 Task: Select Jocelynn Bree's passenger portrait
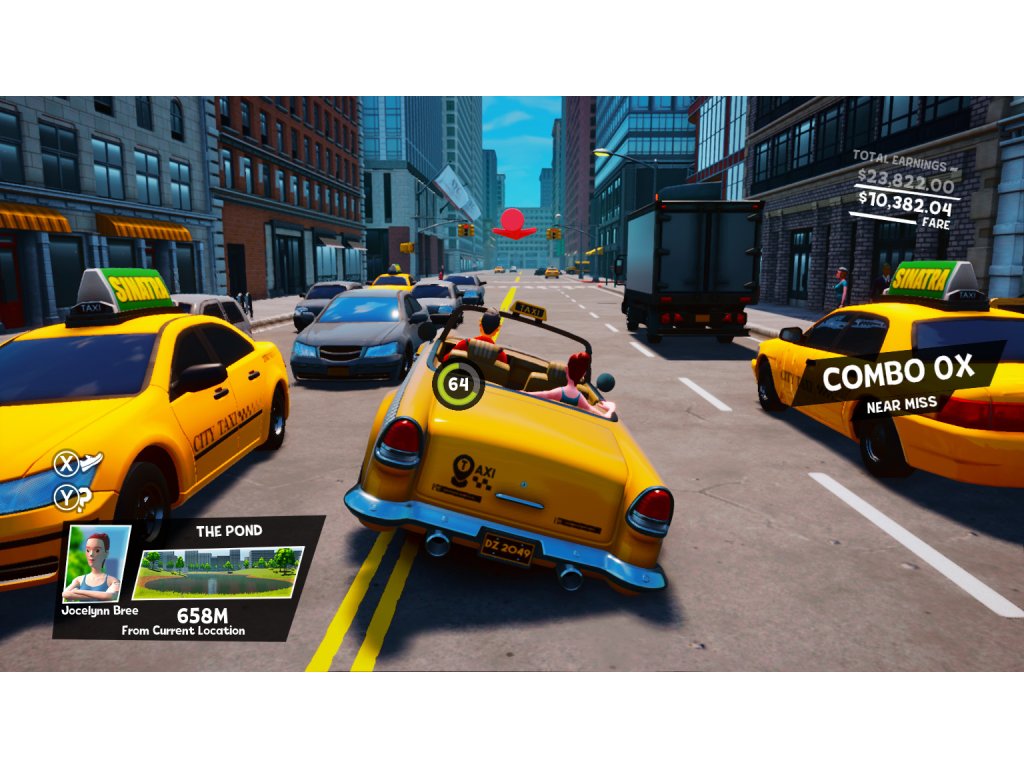[97, 562]
